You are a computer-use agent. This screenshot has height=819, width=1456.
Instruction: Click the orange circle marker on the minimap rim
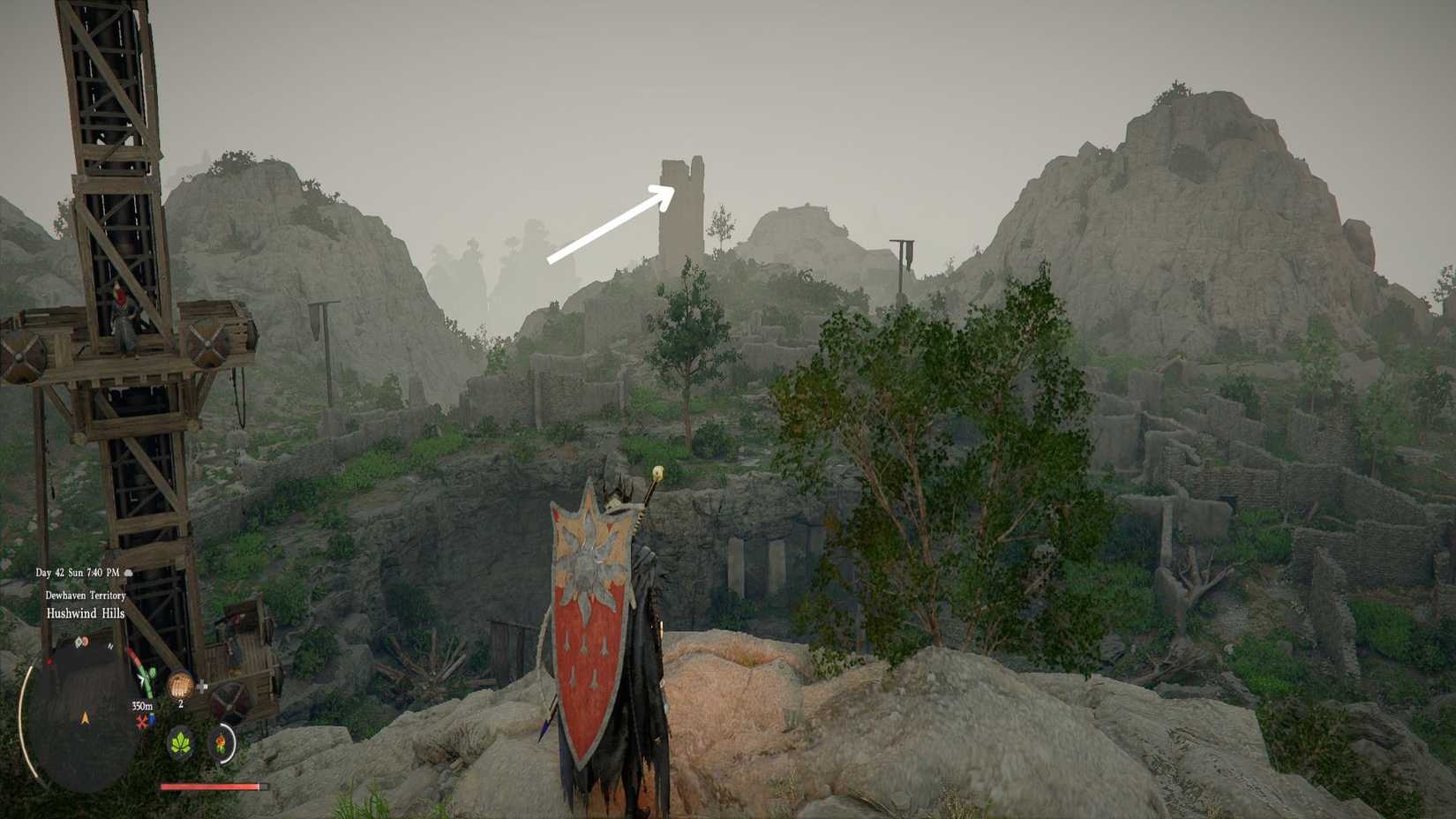(x=85, y=642)
